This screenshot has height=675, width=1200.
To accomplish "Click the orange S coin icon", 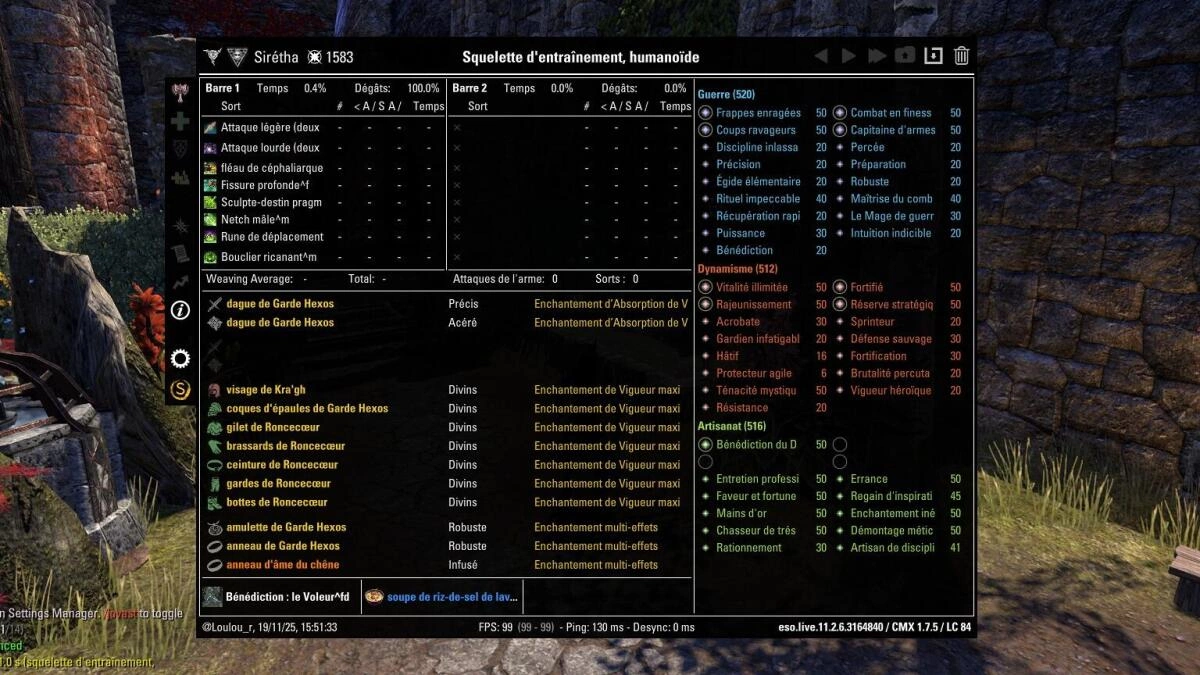I will coord(180,389).
